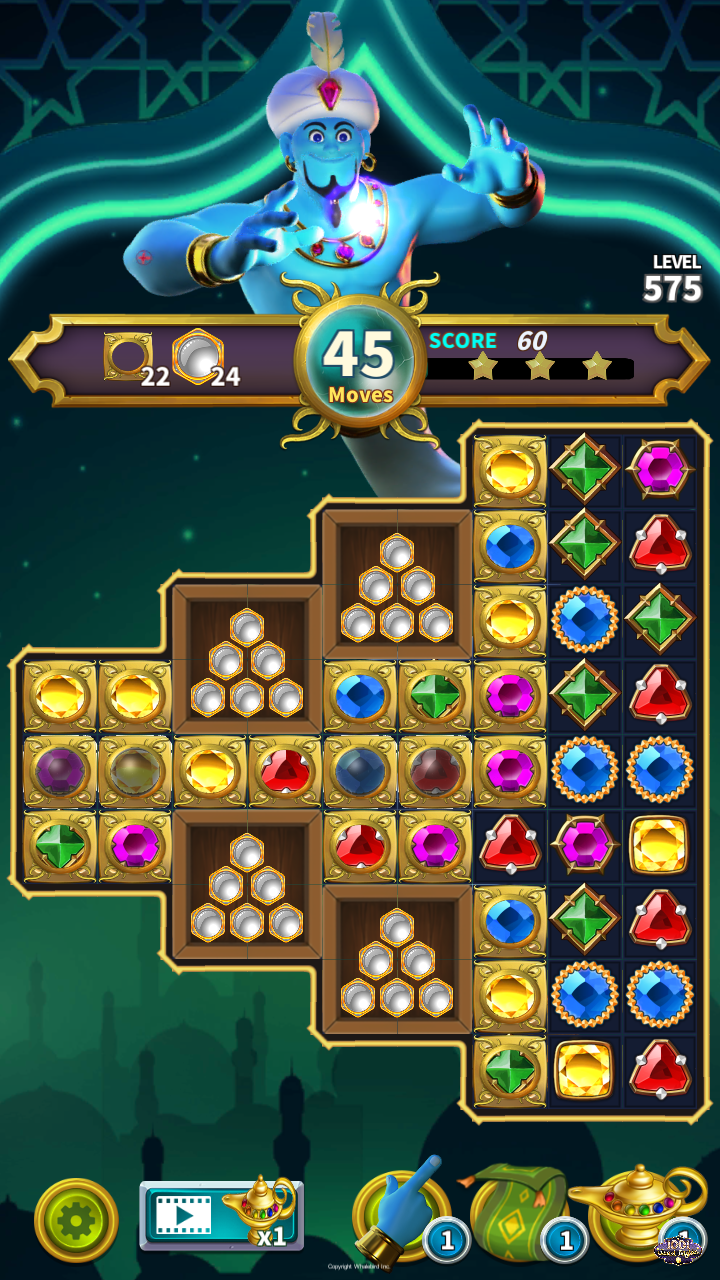Open the settings gear button
The height and width of the screenshot is (1280, 720).
click(x=76, y=1219)
